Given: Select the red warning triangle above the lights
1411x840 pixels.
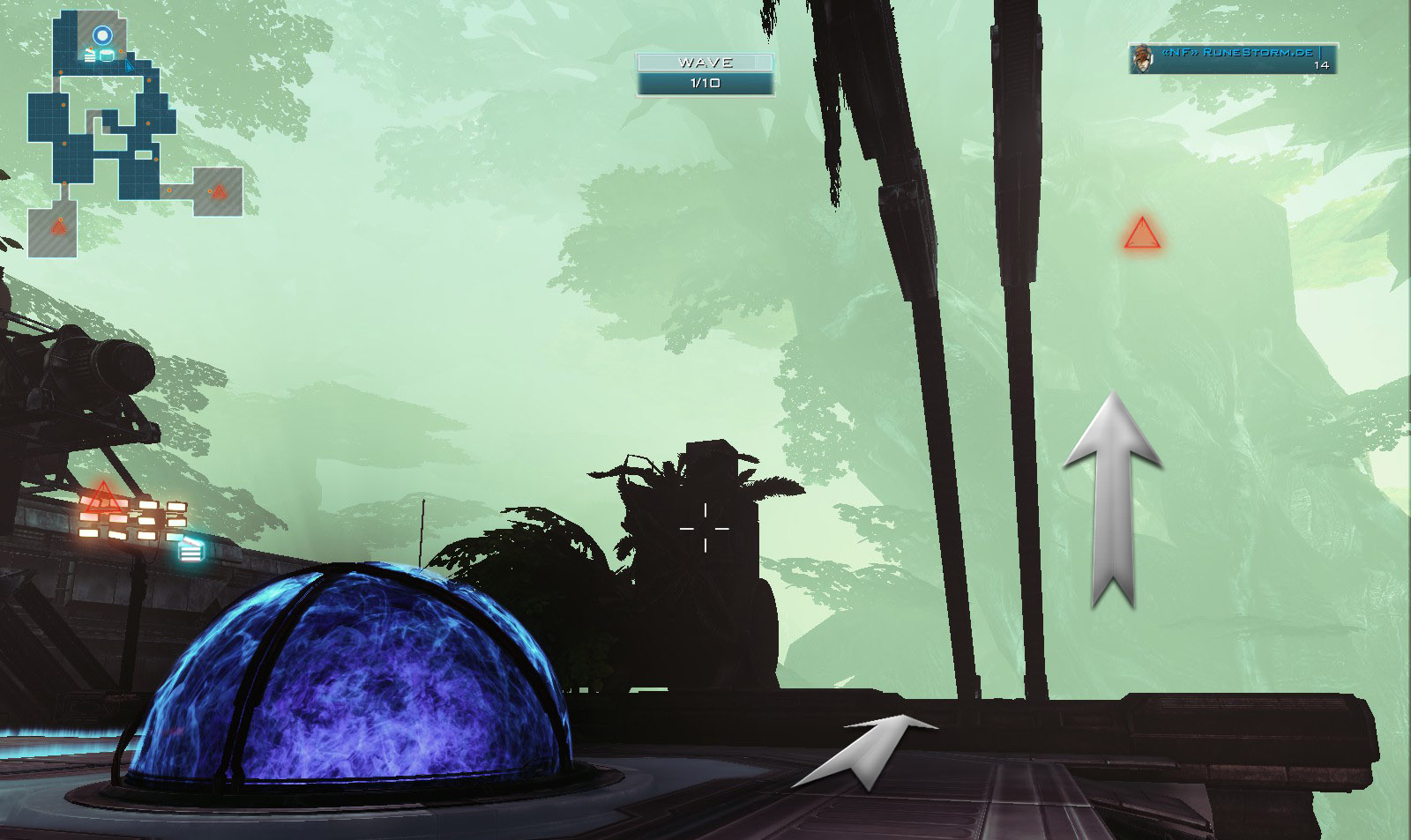Looking at the screenshot, I should [104, 496].
